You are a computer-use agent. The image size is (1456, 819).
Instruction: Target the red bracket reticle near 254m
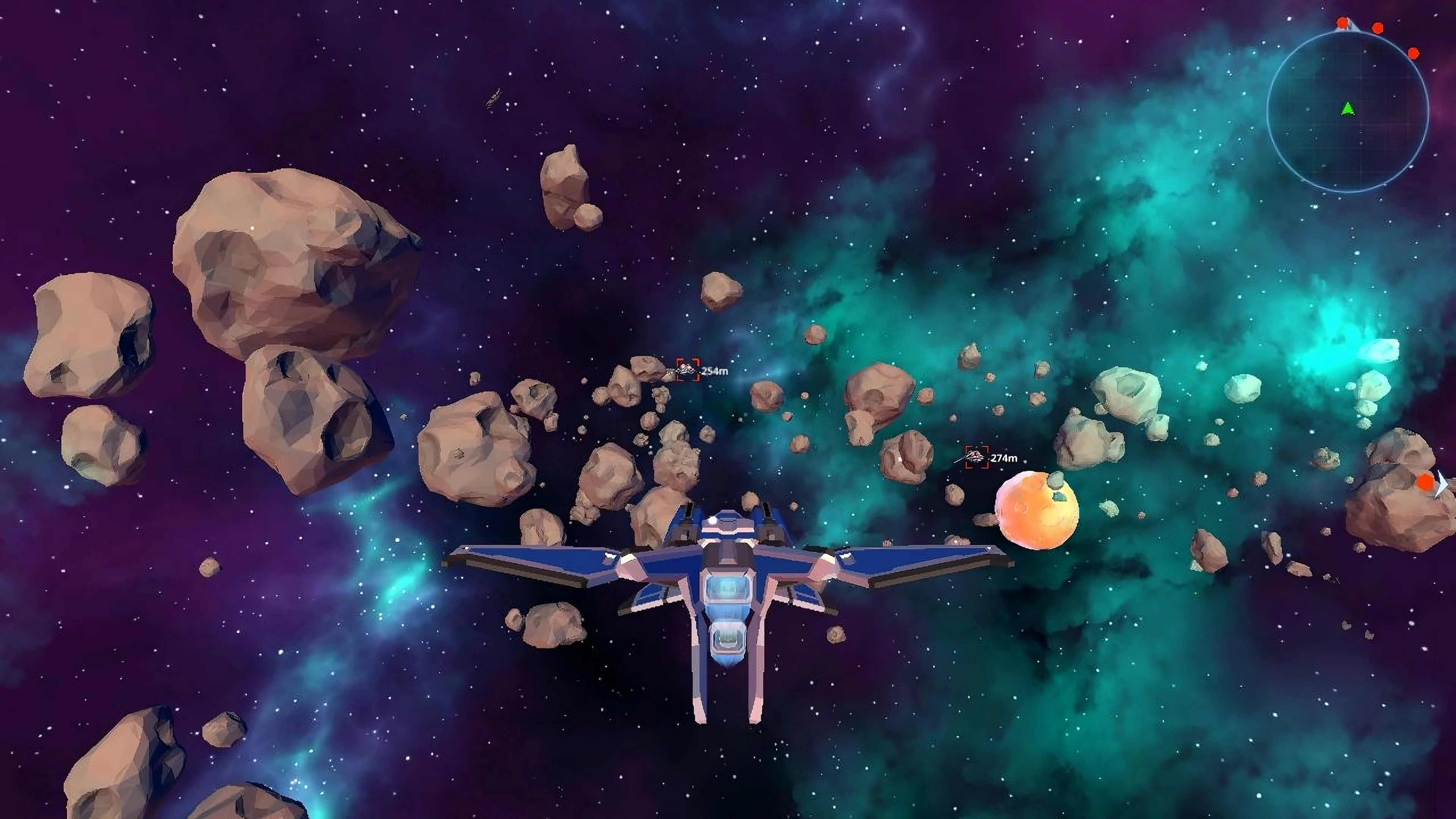pos(688,370)
